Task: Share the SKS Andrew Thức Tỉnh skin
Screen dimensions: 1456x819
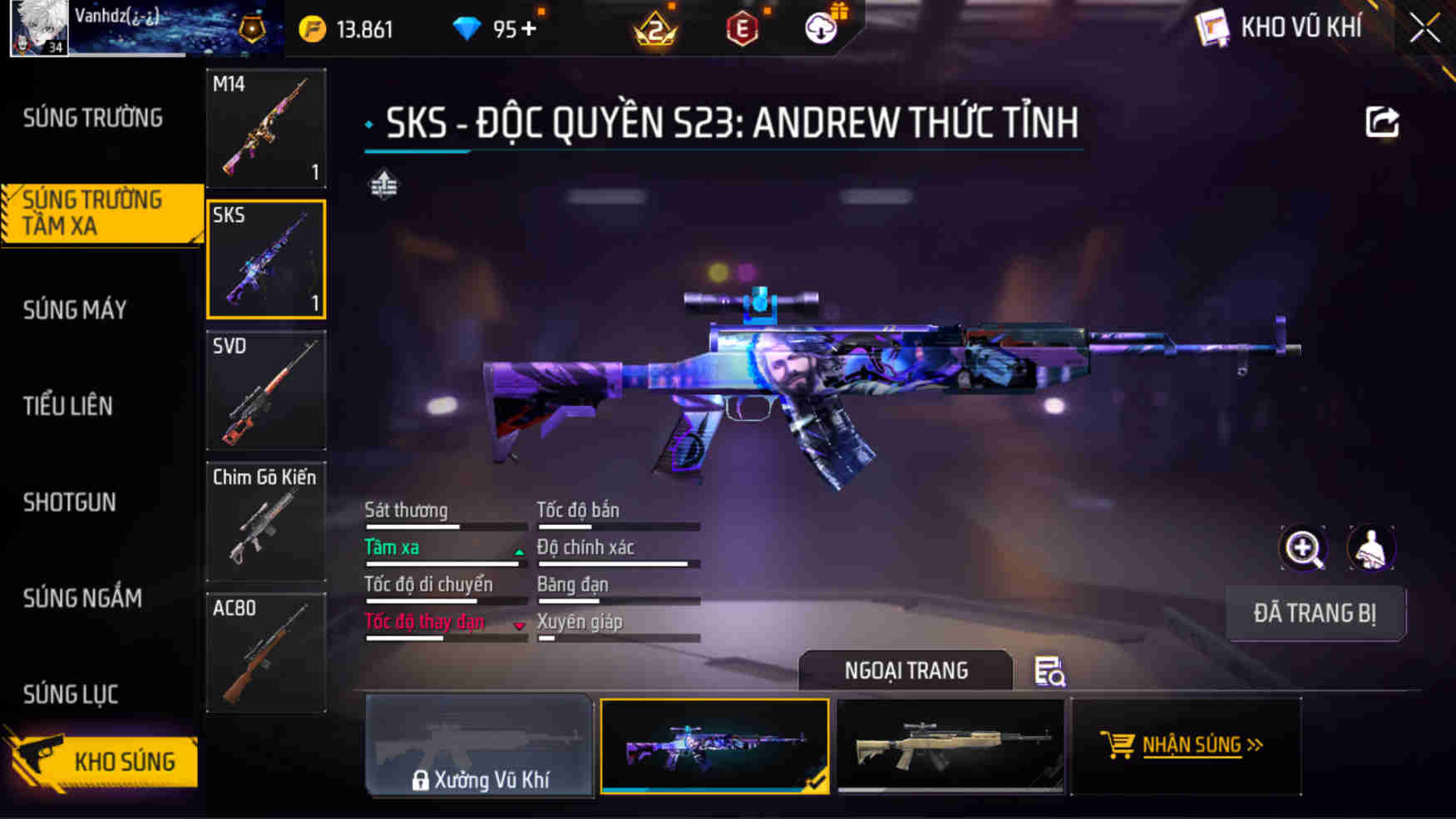Action: (1383, 122)
